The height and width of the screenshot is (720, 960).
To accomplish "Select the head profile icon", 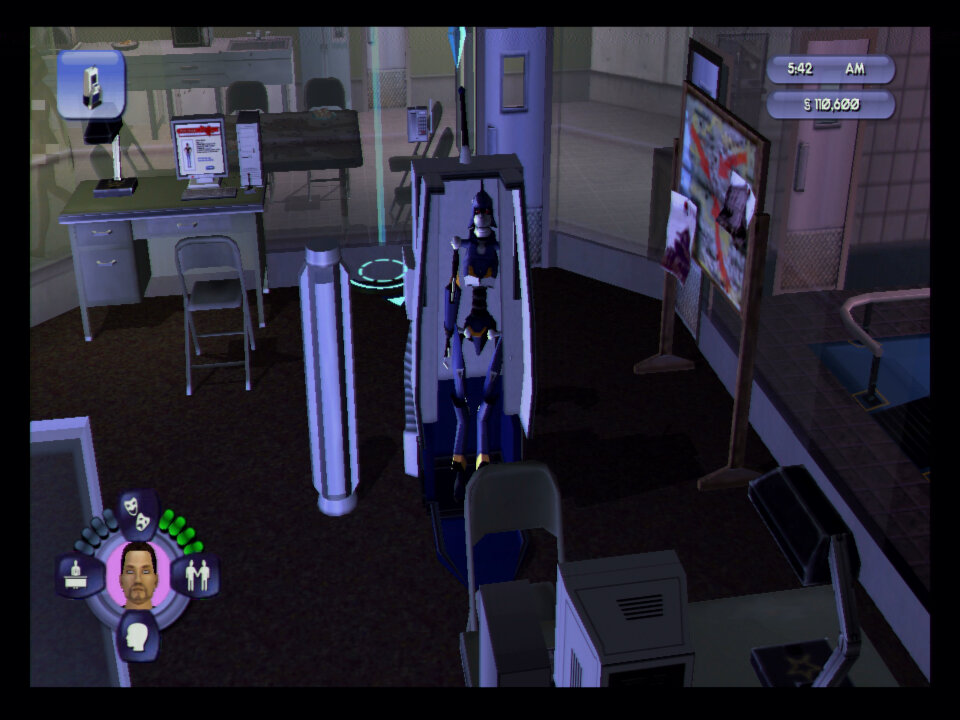I will [x=137, y=635].
